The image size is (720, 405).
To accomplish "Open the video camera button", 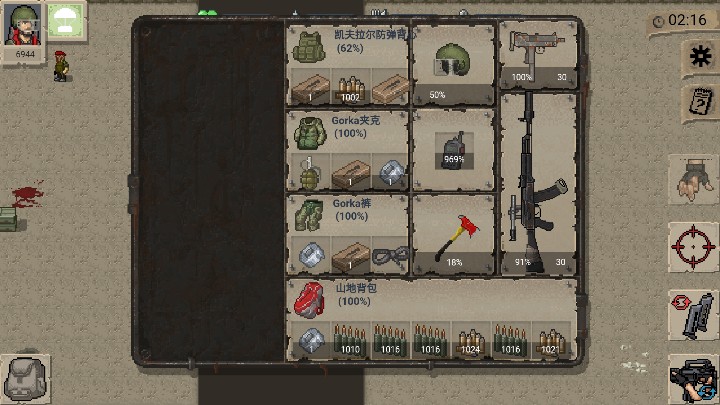I will (693, 377).
